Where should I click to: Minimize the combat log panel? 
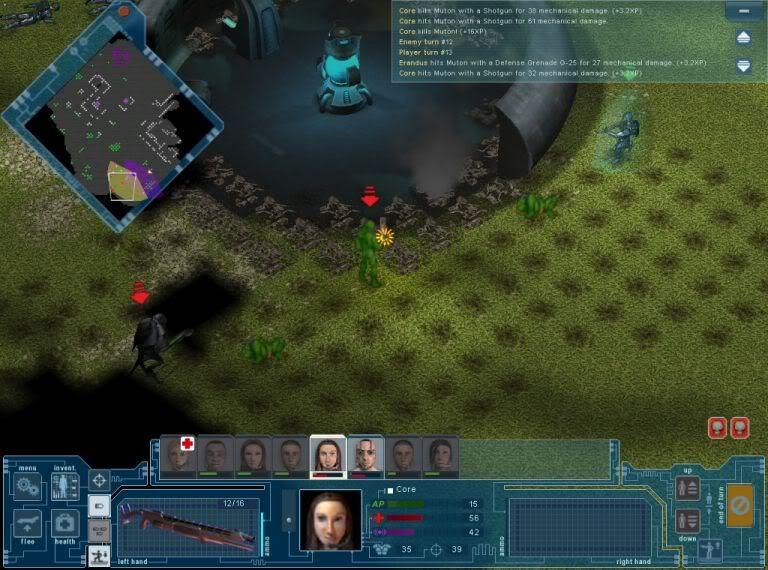point(743,10)
